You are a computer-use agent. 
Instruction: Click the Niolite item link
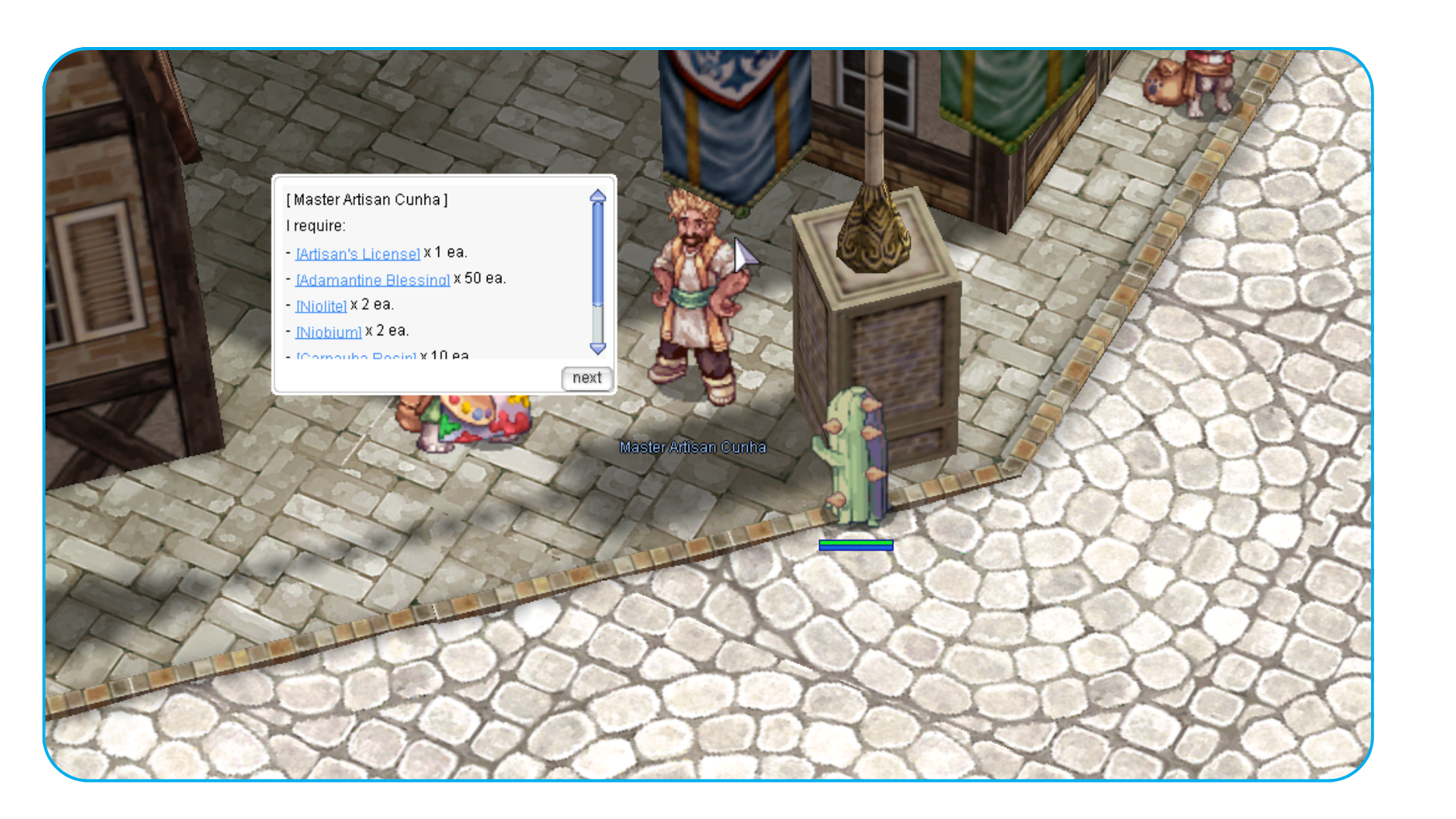coord(321,306)
